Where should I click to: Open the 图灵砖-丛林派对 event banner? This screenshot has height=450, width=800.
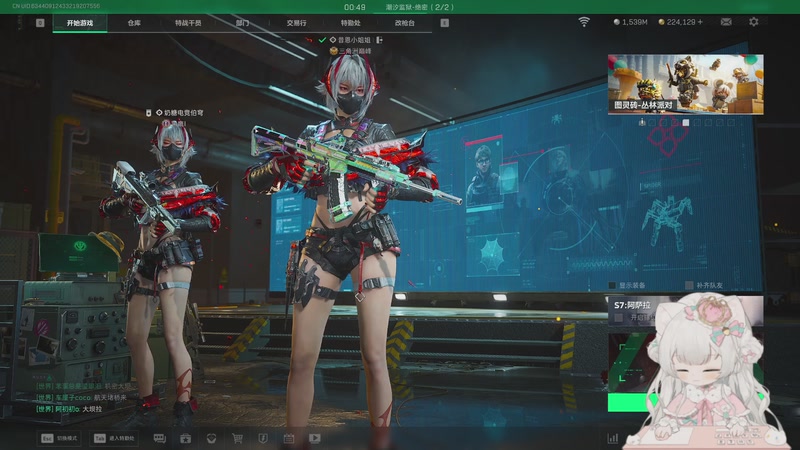[685, 84]
